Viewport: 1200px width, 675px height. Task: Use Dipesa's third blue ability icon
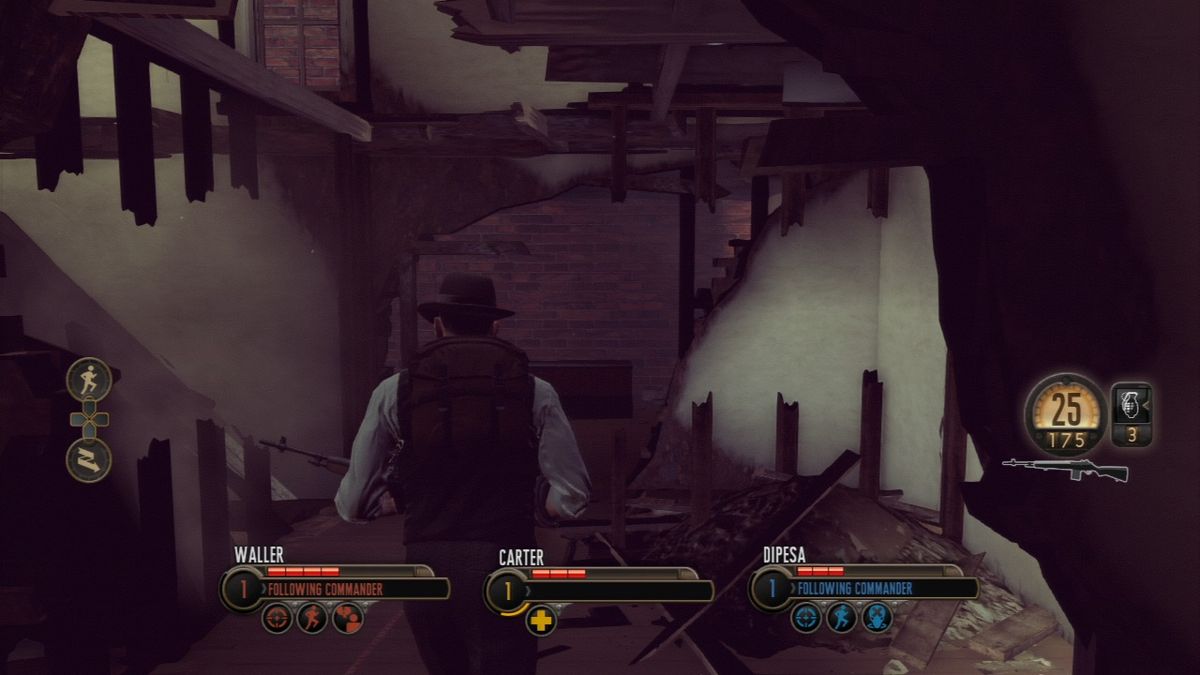876,617
